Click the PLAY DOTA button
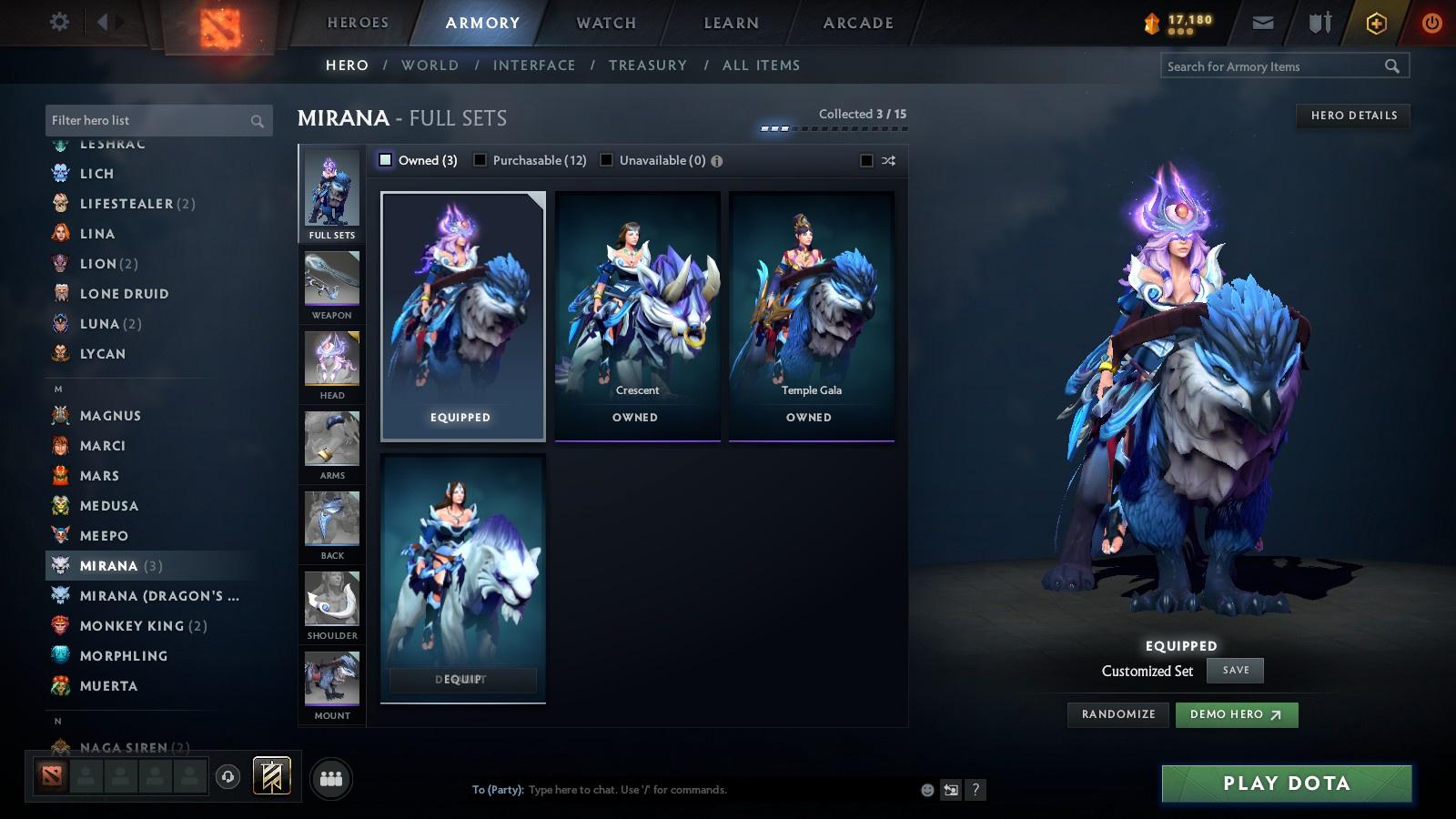 point(1284,783)
